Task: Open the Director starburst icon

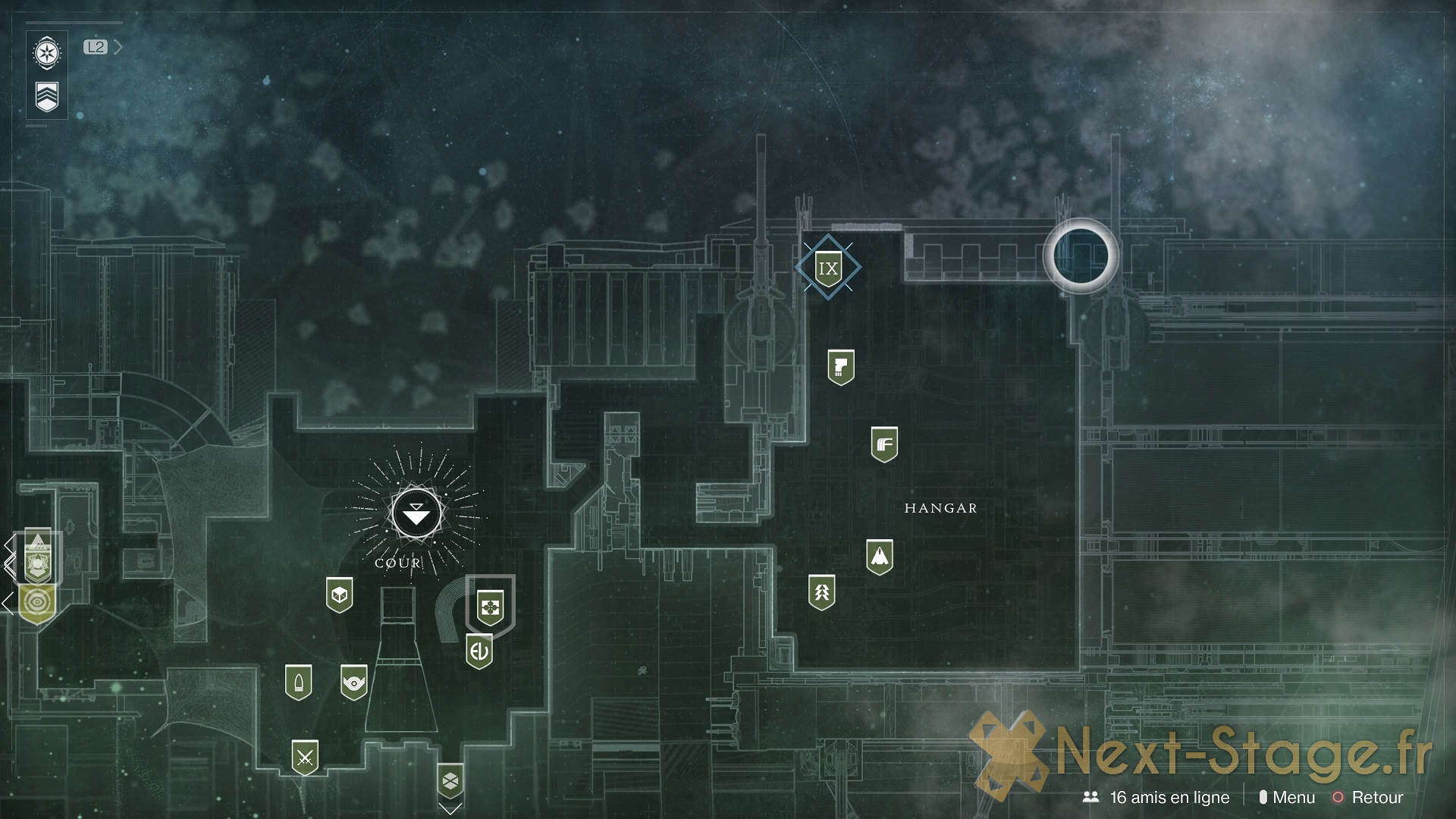Action: point(47,54)
